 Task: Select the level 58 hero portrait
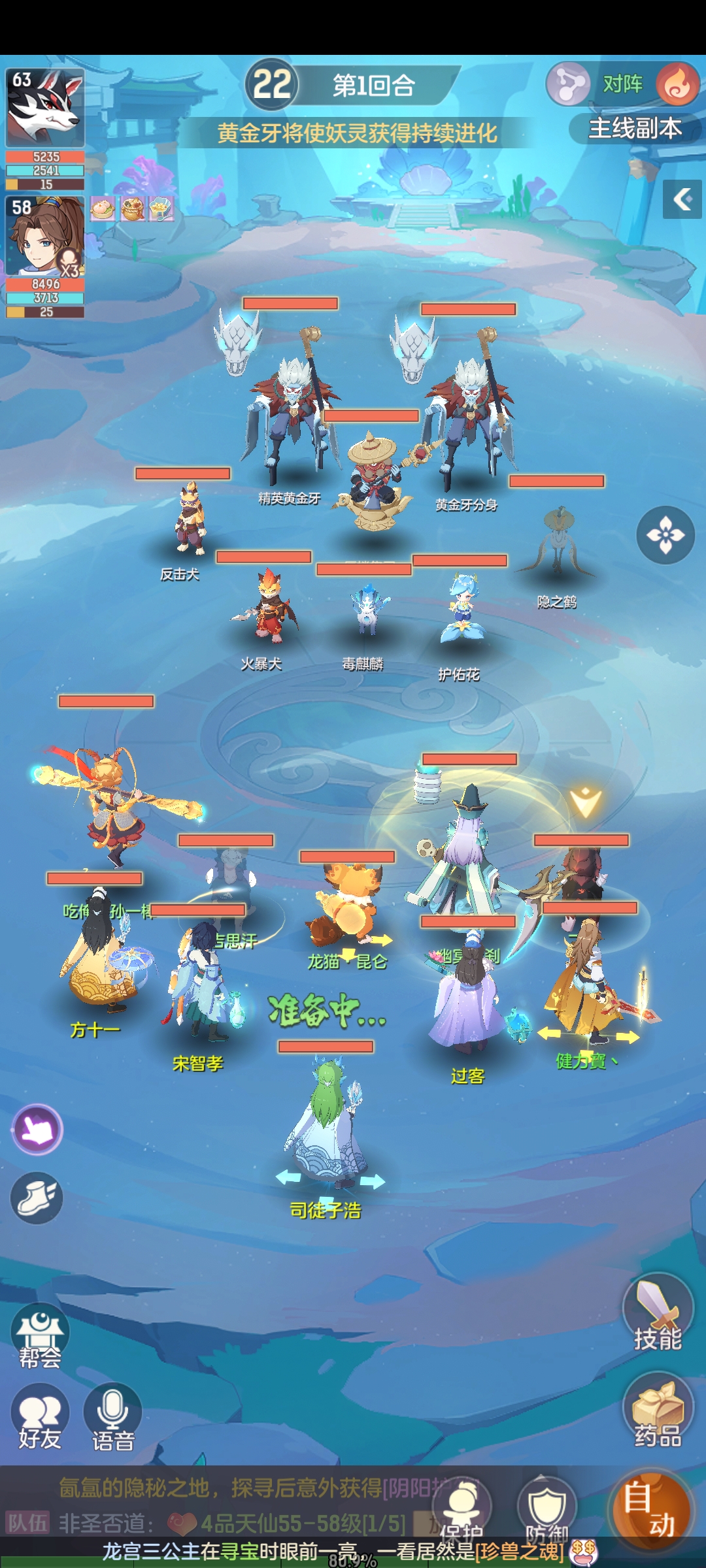pos(45,237)
